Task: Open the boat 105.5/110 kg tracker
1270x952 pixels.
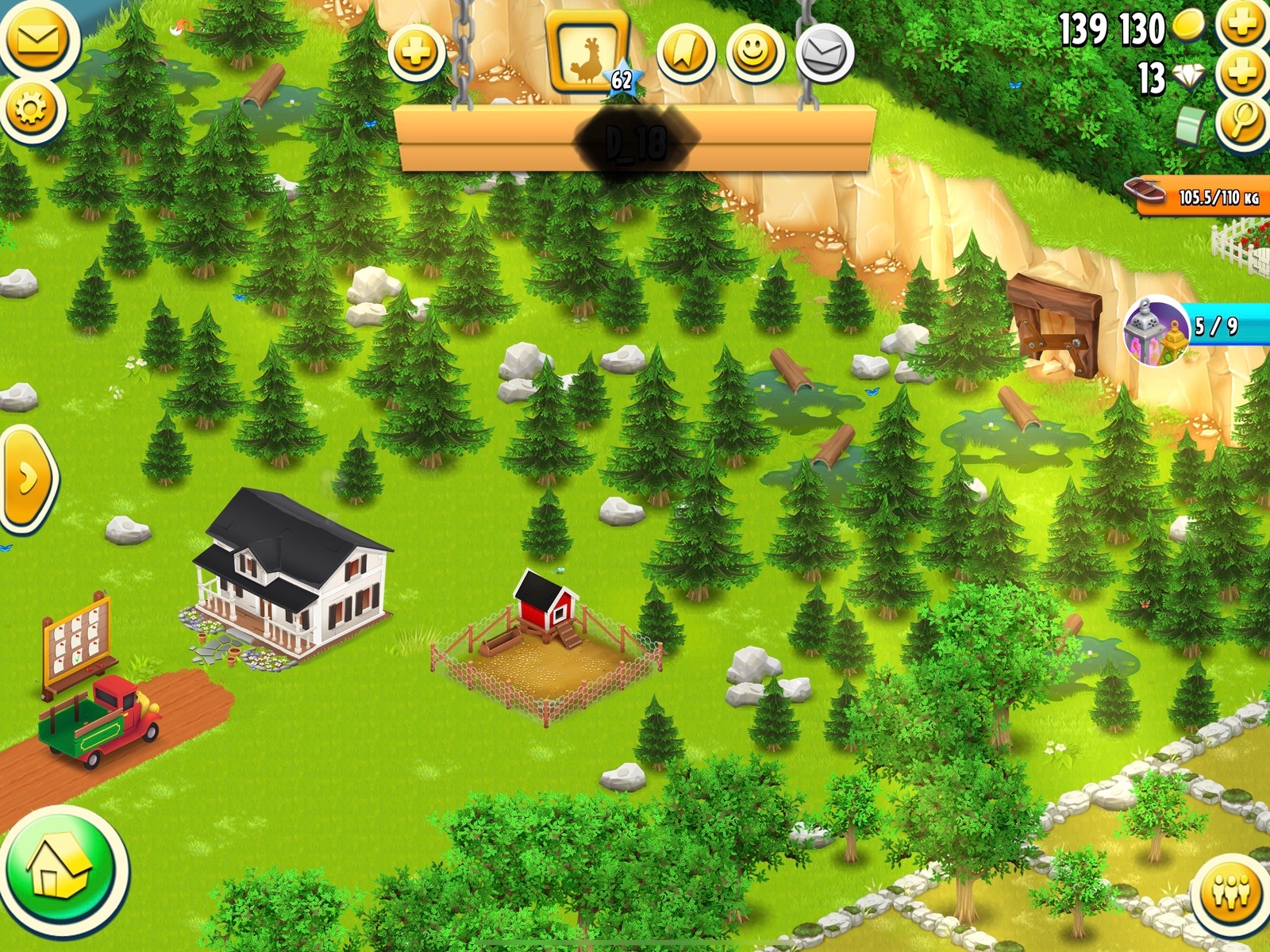Action: pos(1199,196)
